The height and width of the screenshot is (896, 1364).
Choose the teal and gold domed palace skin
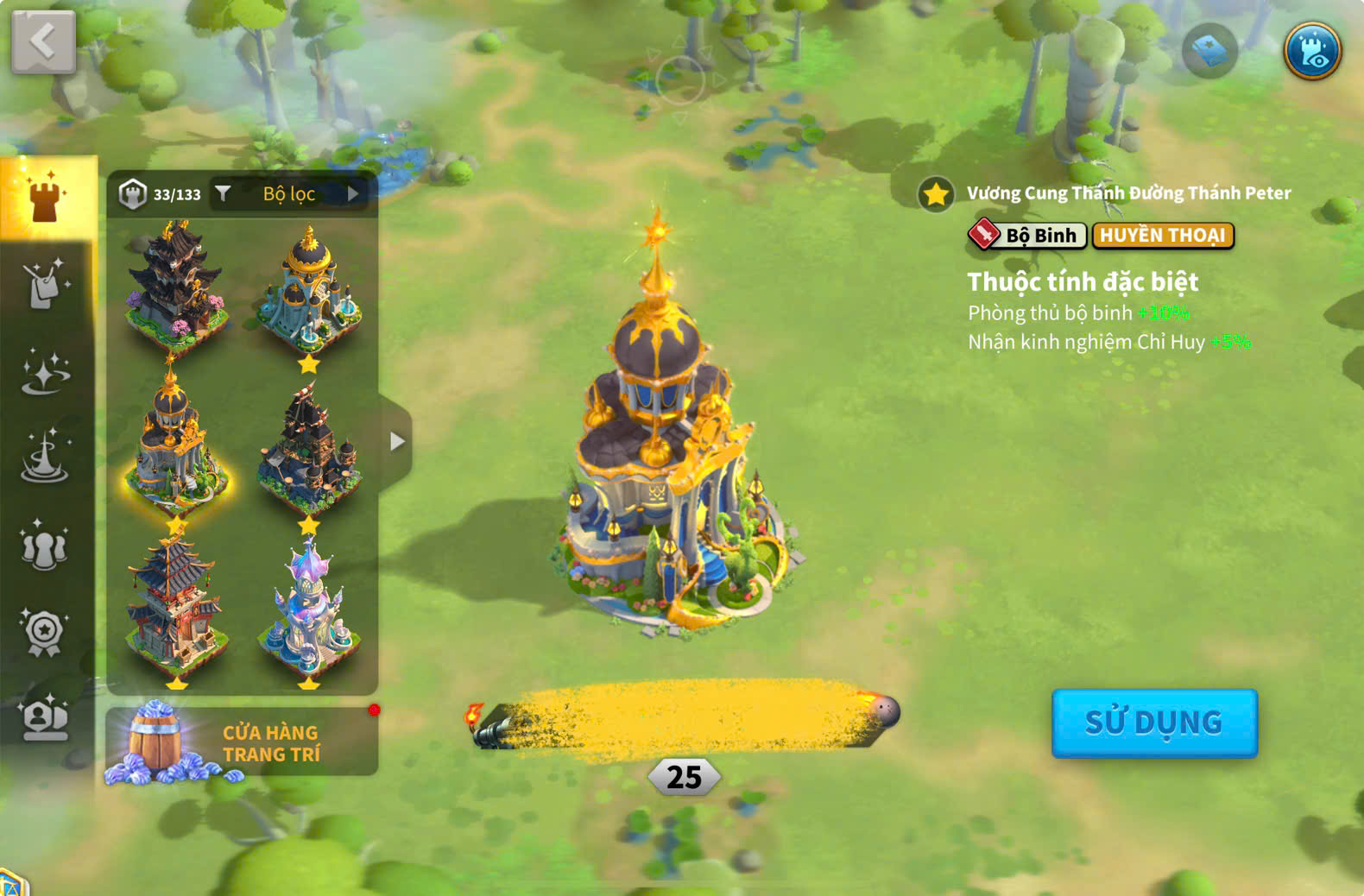coord(308,289)
